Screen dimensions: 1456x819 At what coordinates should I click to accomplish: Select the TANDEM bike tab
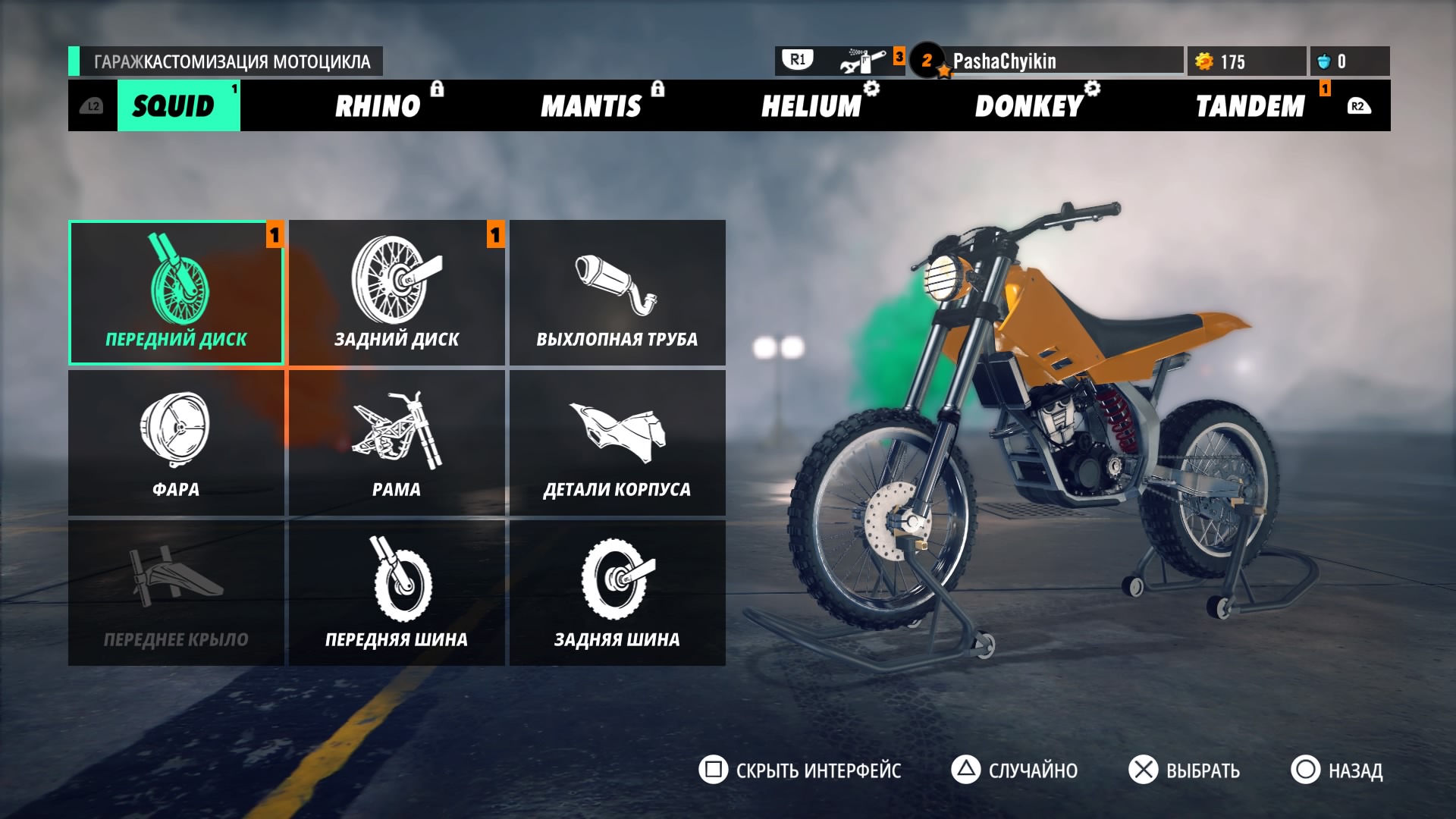(1250, 106)
